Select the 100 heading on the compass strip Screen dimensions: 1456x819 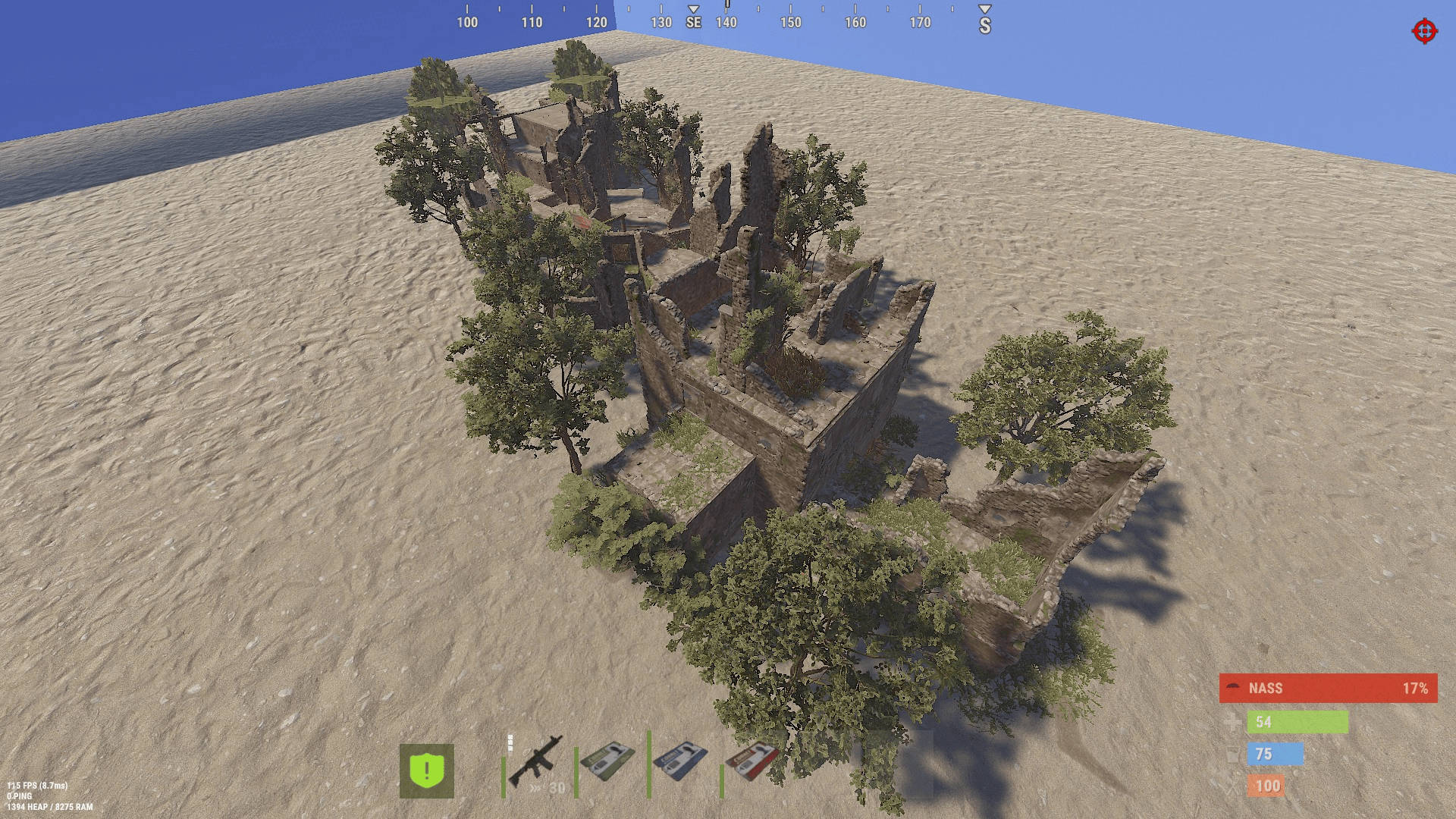tap(468, 22)
